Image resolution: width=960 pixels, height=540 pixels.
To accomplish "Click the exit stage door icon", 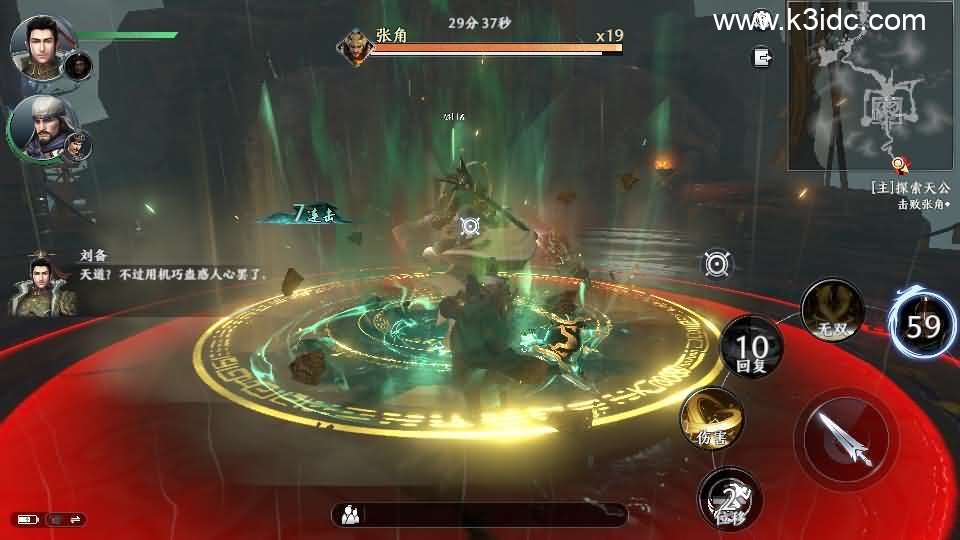I will coord(763,57).
